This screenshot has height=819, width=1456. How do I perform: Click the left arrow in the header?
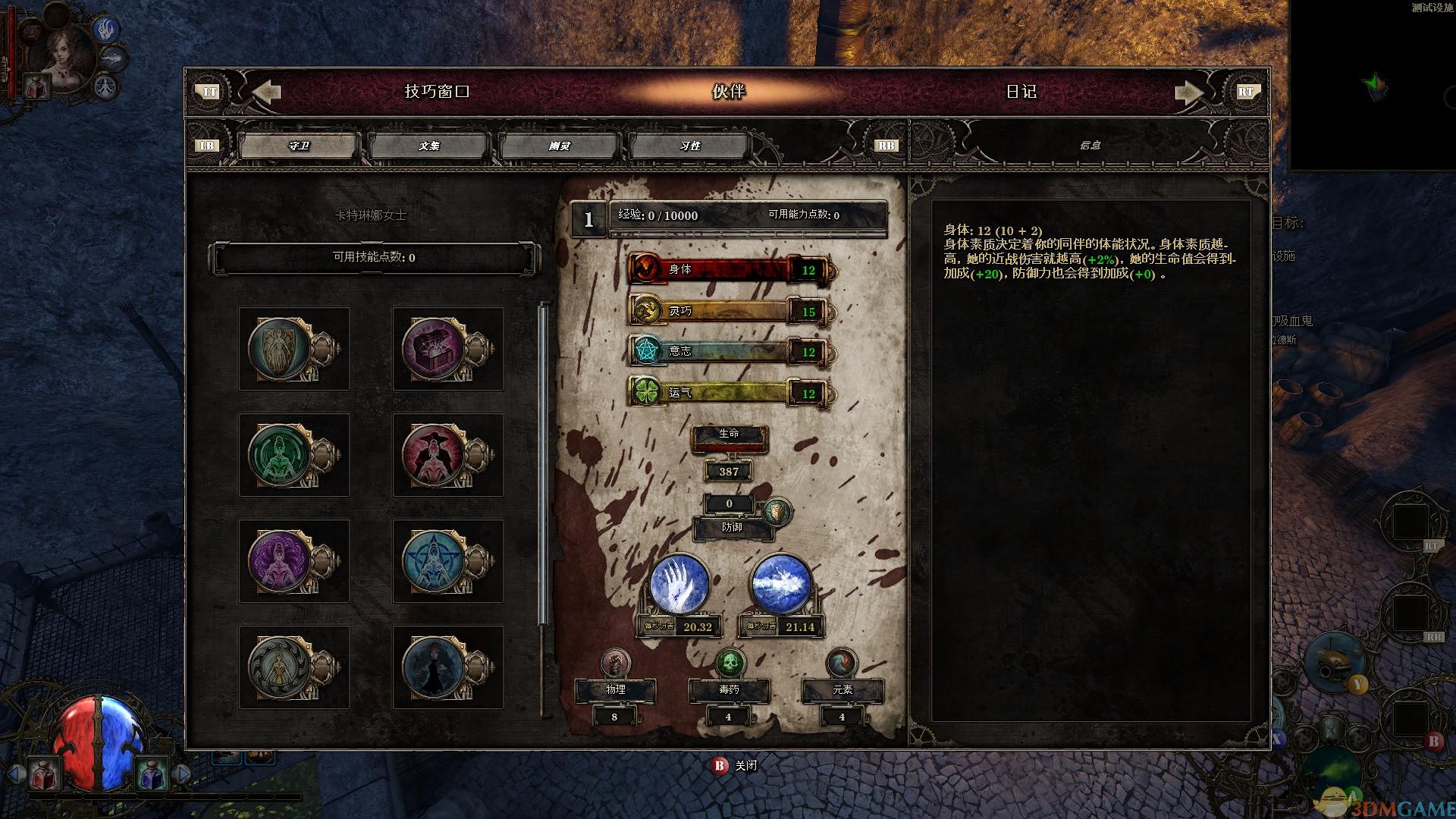tap(266, 92)
